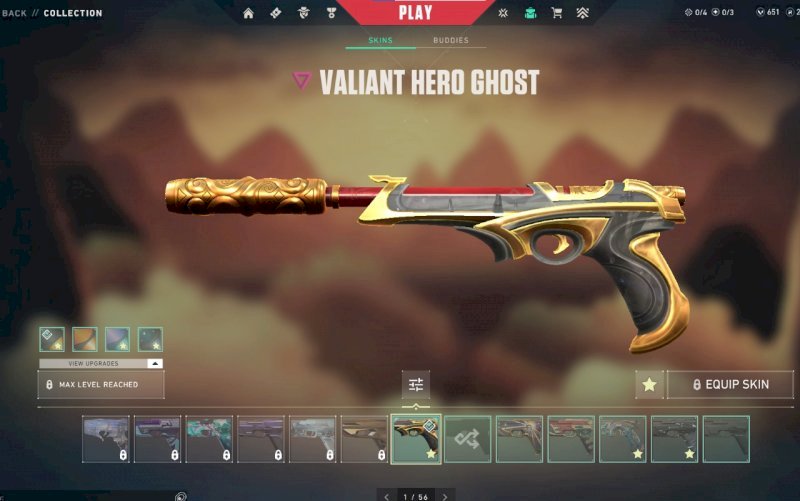Switch to the Skins tab

coord(380,41)
